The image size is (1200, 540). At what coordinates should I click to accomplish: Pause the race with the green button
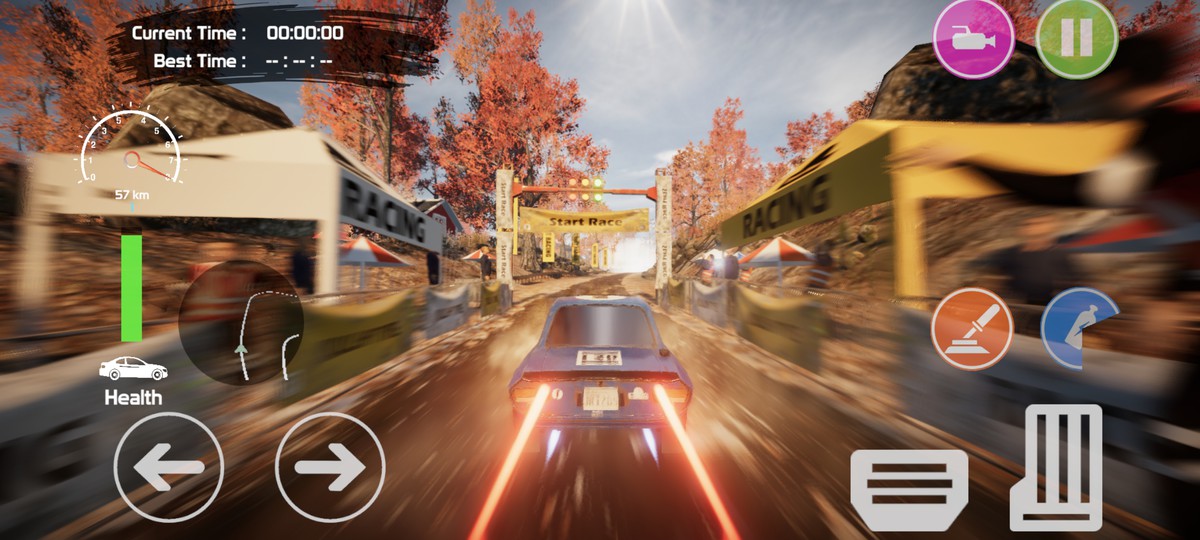click(x=1076, y=39)
